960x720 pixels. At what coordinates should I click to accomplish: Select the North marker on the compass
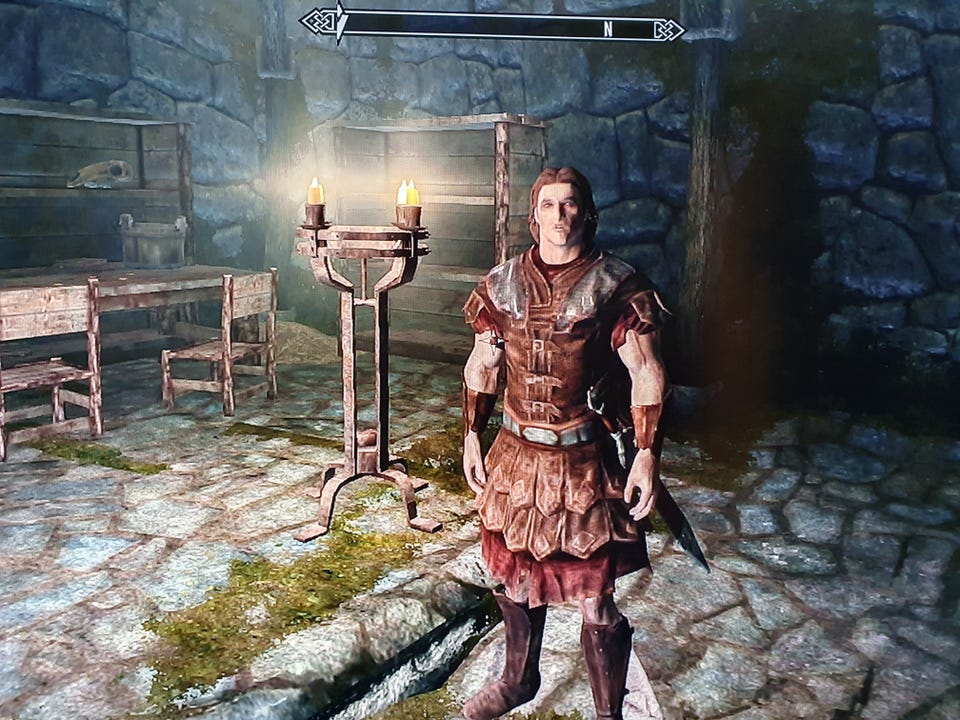[x=607, y=28]
